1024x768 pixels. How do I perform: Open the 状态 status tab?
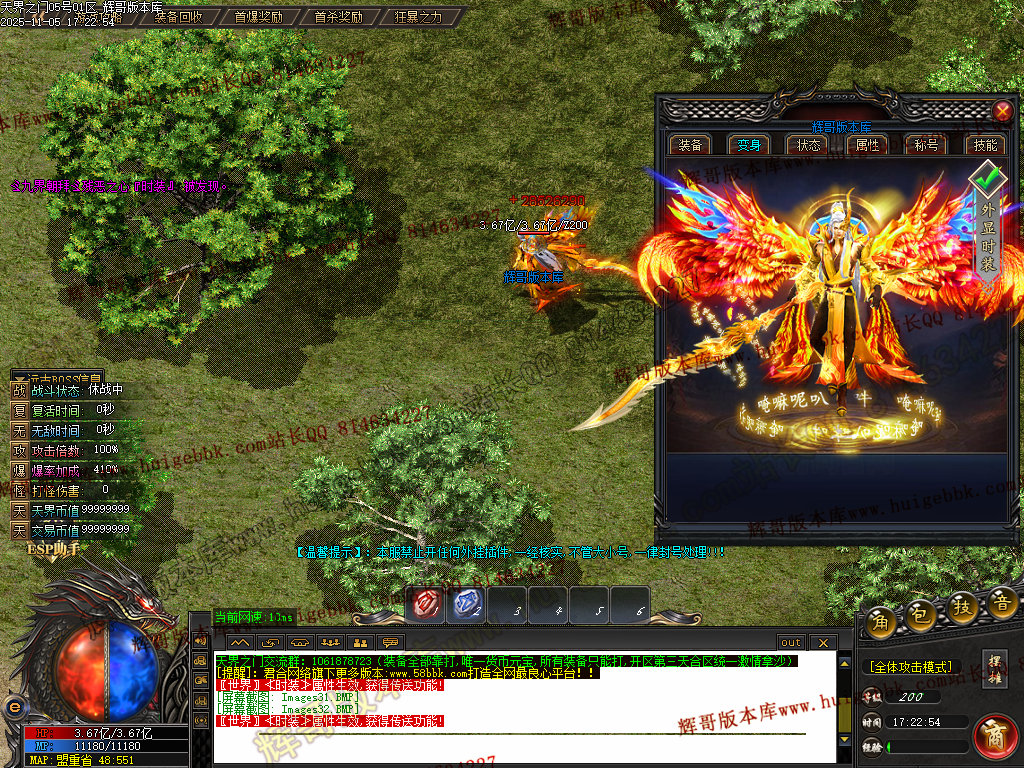pyautogui.click(x=808, y=144)
